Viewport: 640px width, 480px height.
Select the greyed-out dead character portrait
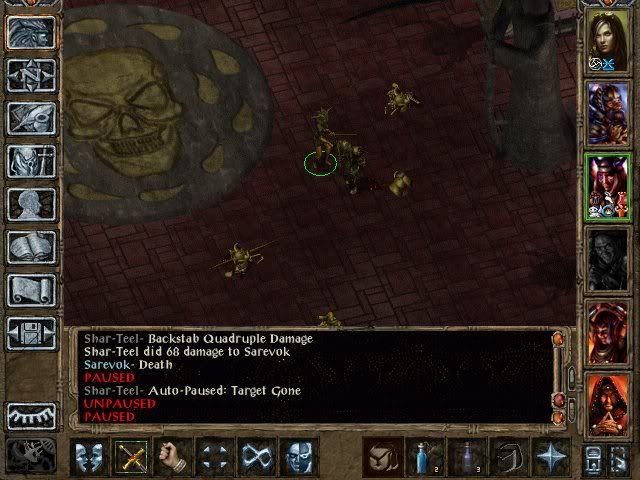click(607, 258)
